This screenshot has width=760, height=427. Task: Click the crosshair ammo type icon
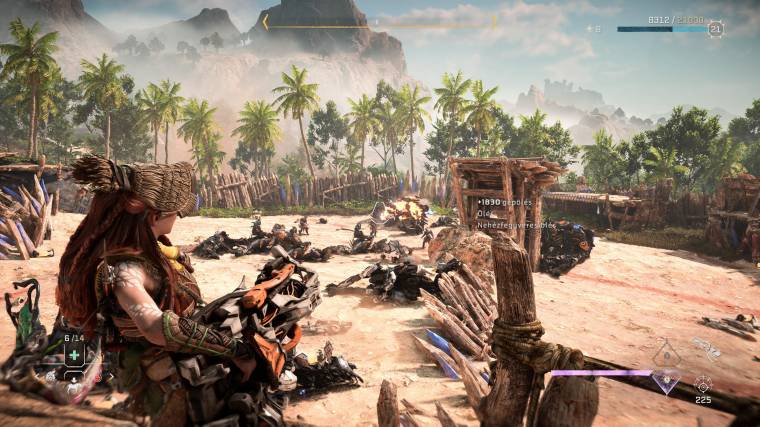tap(703, 384)
